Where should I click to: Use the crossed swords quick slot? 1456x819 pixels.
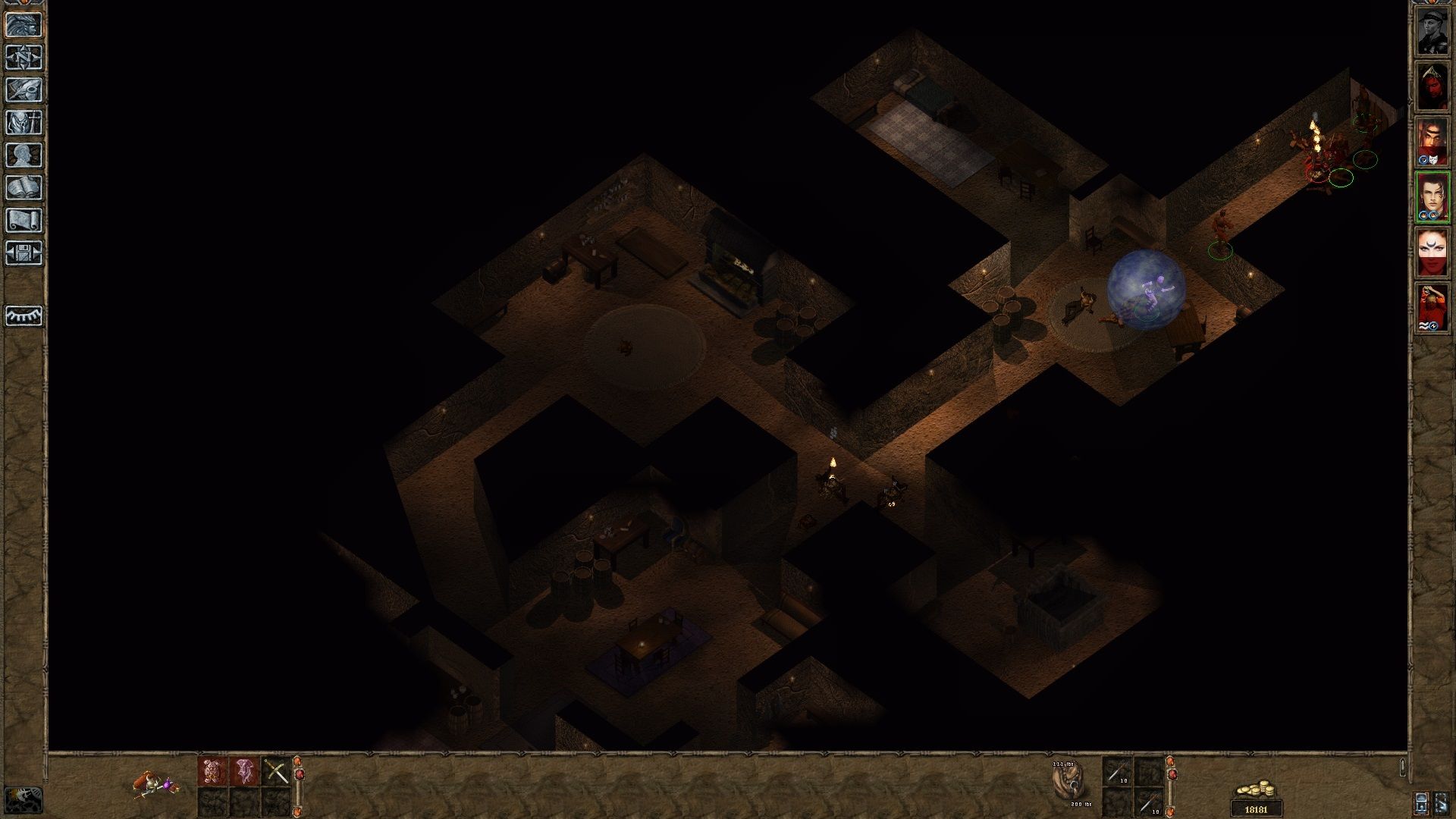tap(276, 772)
